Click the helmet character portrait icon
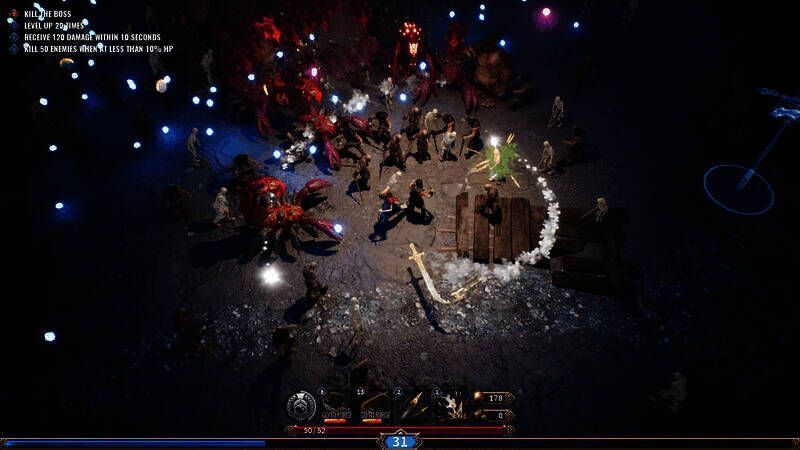 (x=301, y=406)
